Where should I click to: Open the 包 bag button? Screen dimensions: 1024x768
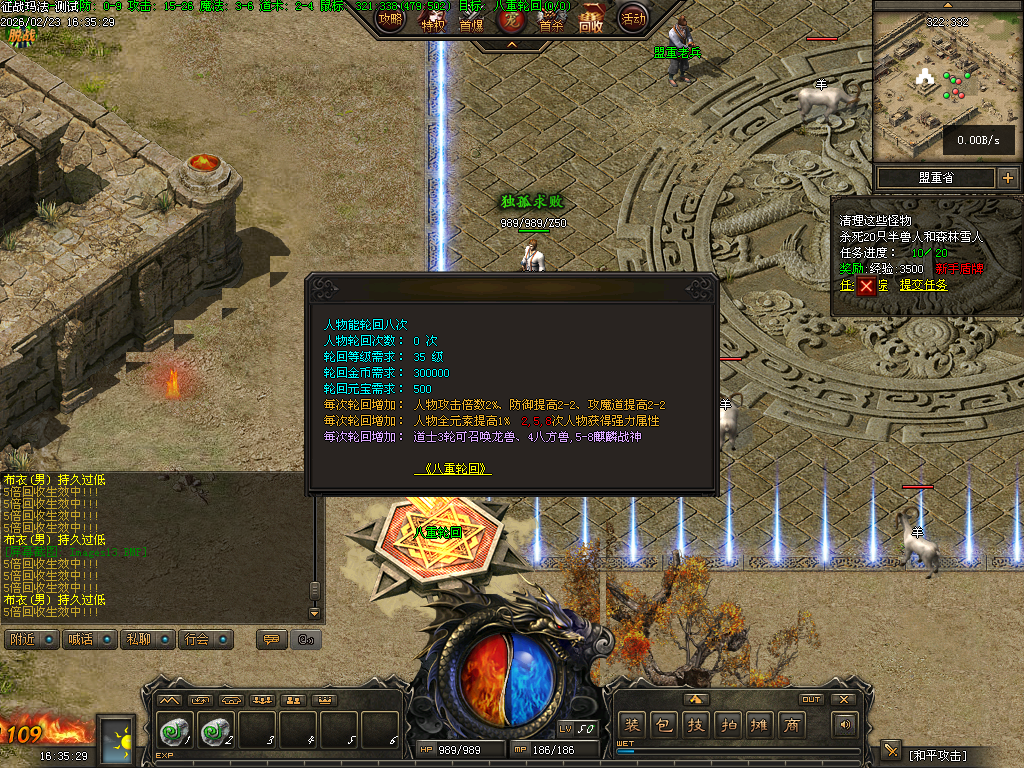[x=662, y=725]
